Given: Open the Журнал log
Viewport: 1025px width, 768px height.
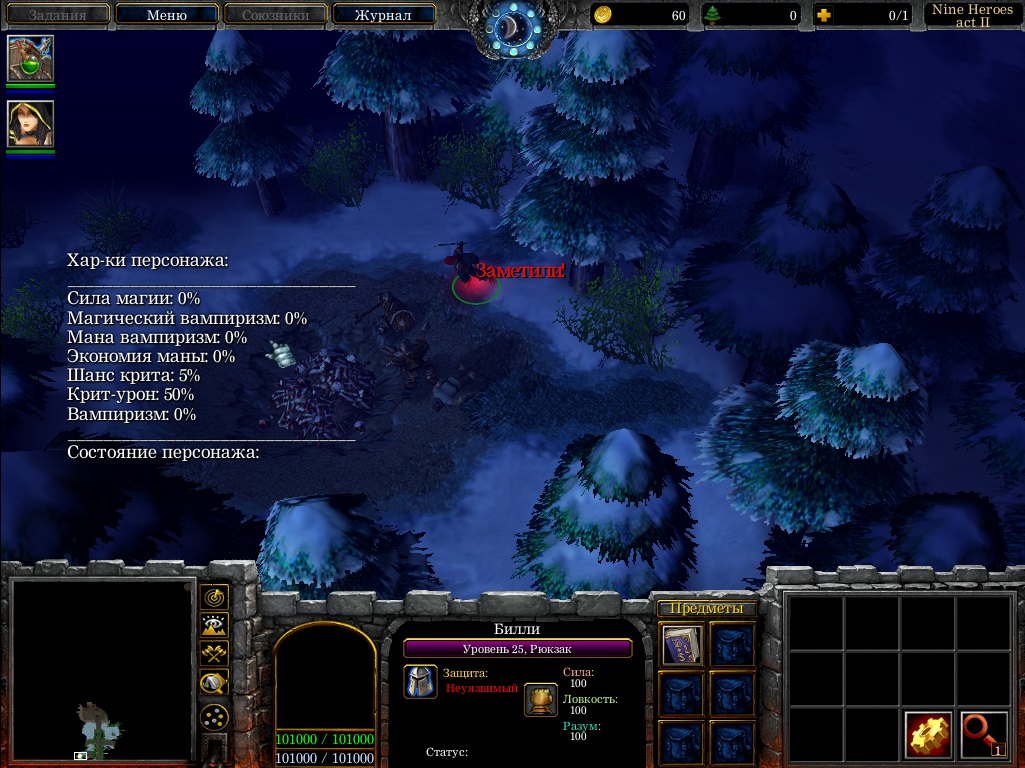Looking at the screenshot, I should (x=384, y=15).
